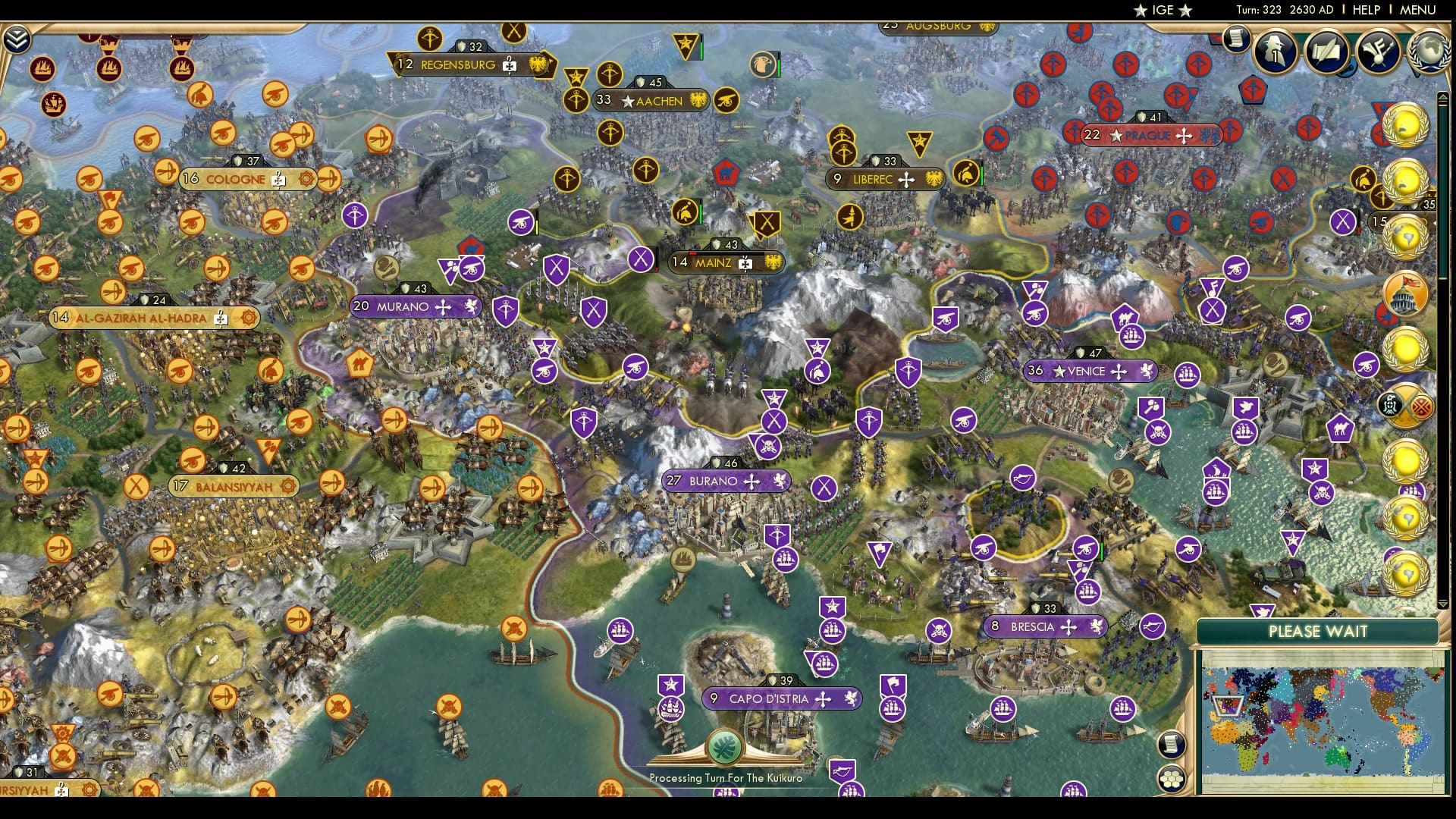This screenshot has height=819, width=1456.
Task: Click a gold laurel city-state notification
Action: (1407, 127)
